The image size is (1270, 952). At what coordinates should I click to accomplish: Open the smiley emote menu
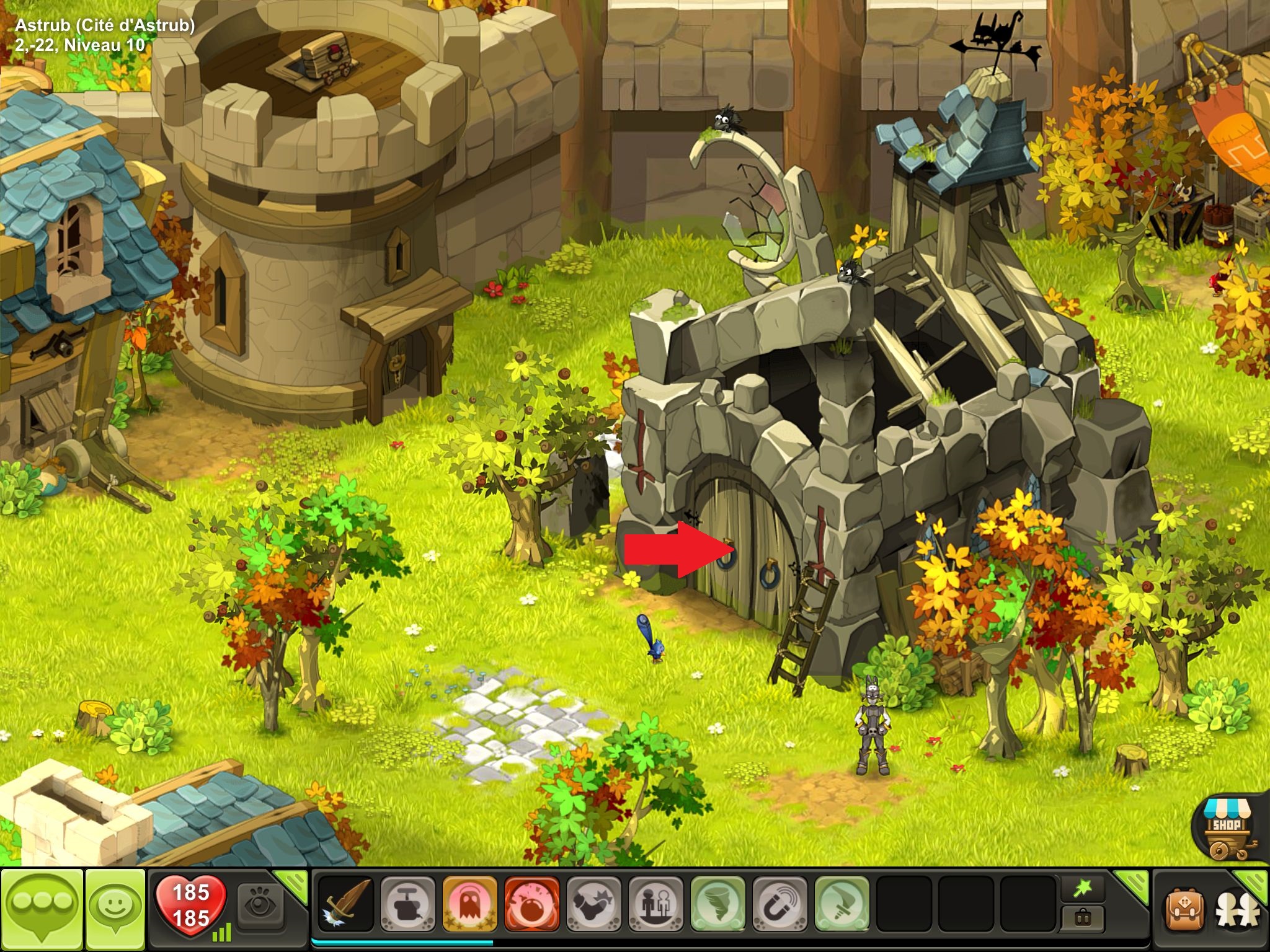tap(115, 909)
